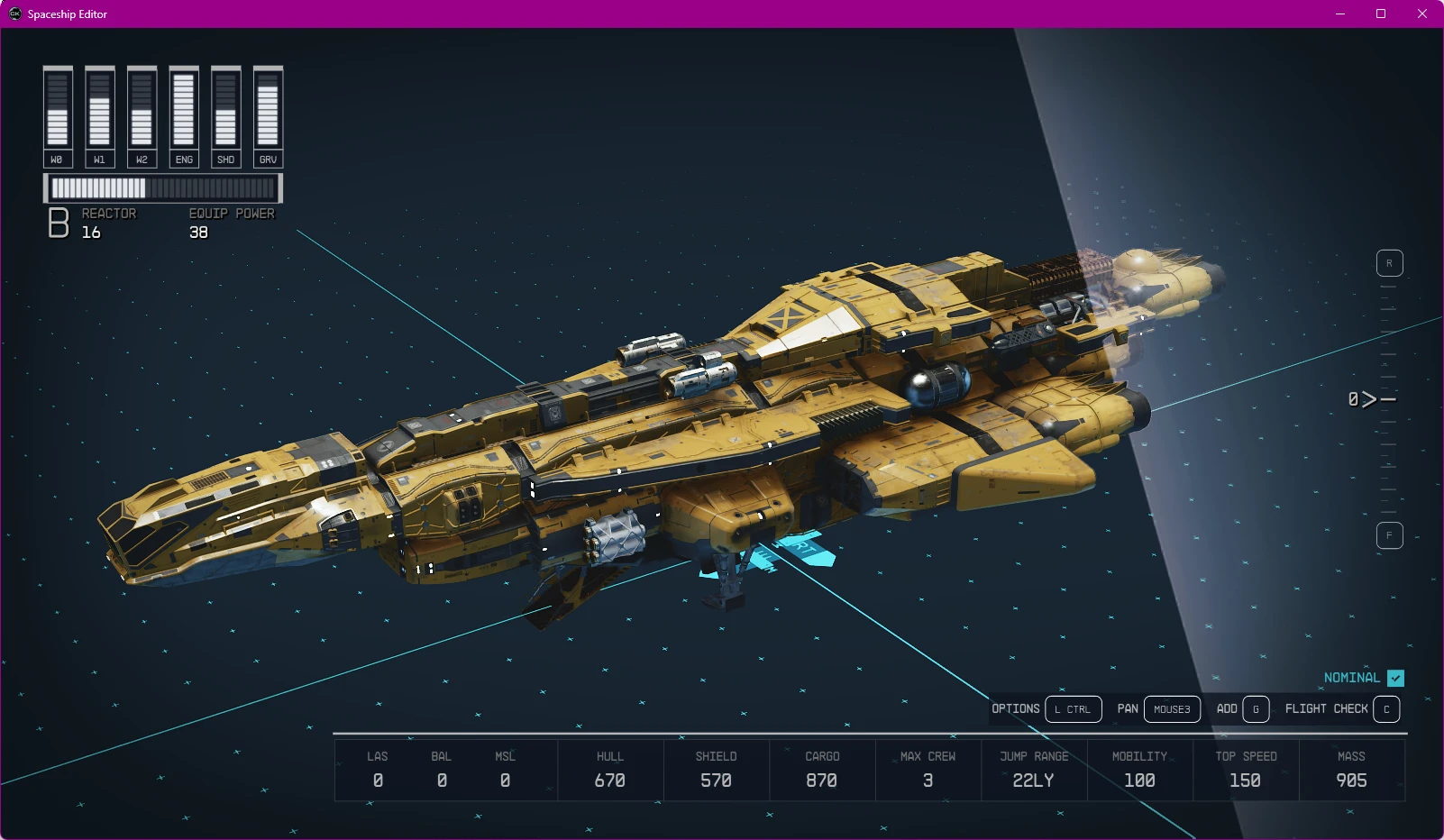Click the floor level 0 marker
The image size is (1444, 840).
click(x=1370, y=399)
